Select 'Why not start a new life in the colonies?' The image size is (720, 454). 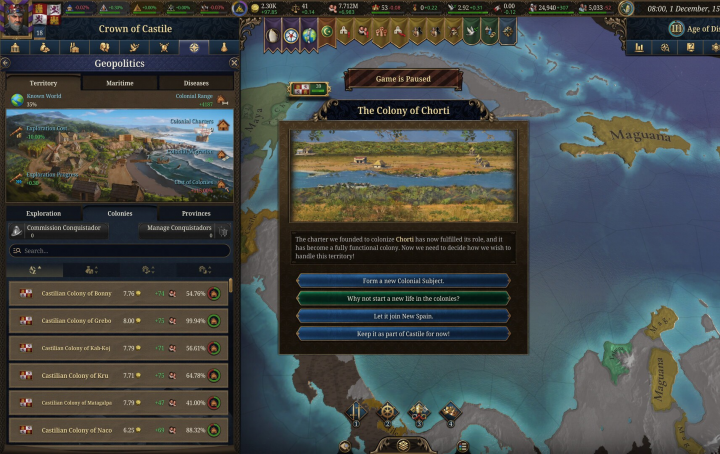(x=403, y=298)
